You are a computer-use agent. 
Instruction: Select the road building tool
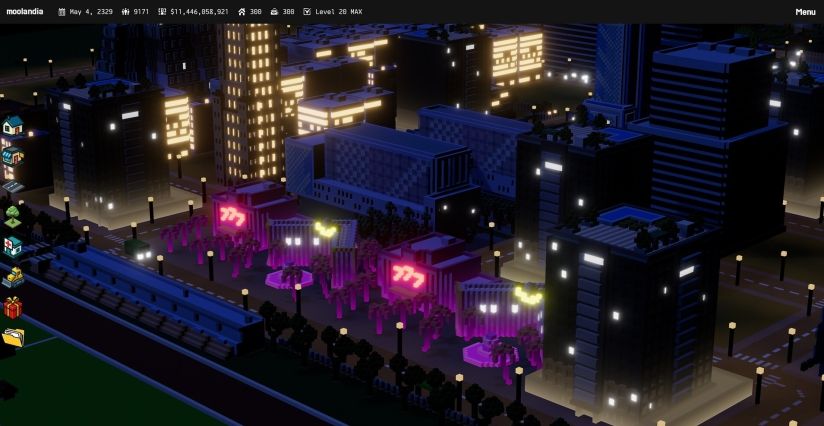coord(12,186)
